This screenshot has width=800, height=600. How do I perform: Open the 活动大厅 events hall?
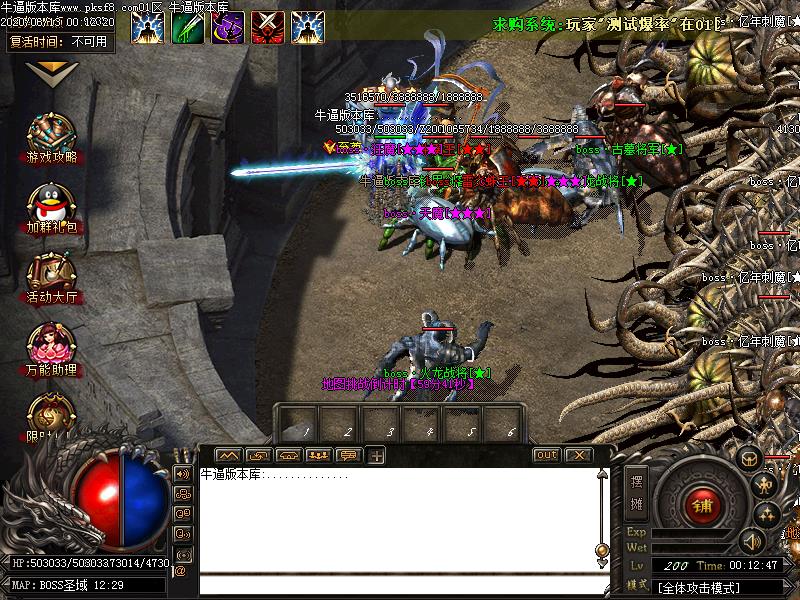(51, 277)
